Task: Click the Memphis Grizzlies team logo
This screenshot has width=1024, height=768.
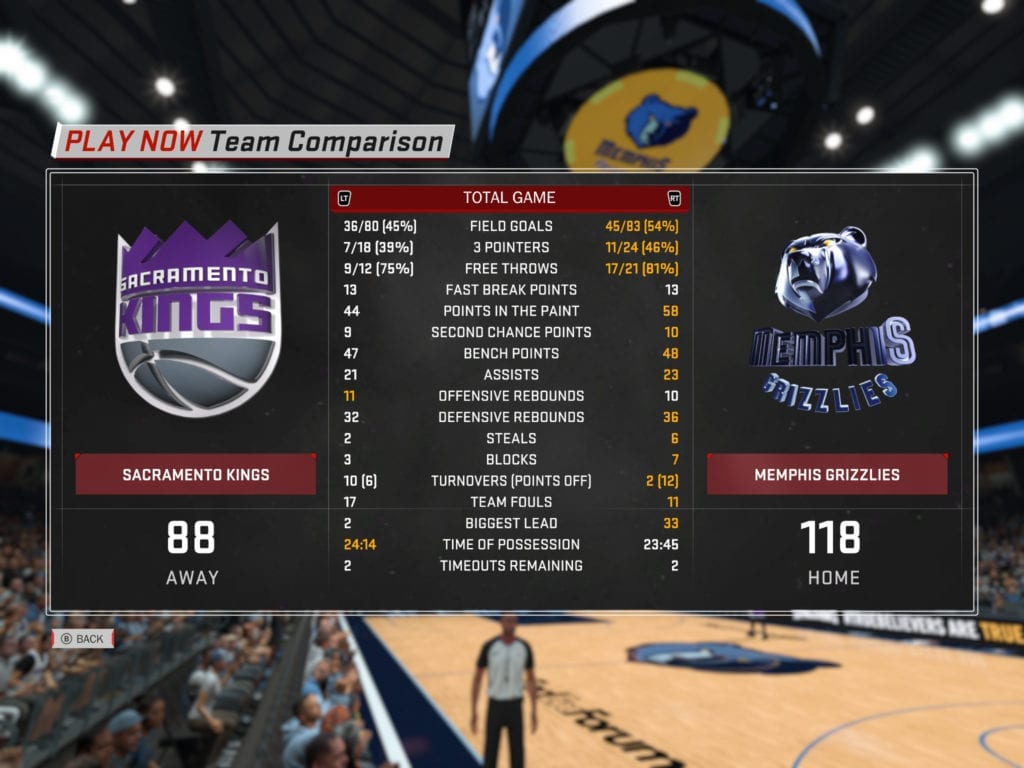Action: pos(828,317)
